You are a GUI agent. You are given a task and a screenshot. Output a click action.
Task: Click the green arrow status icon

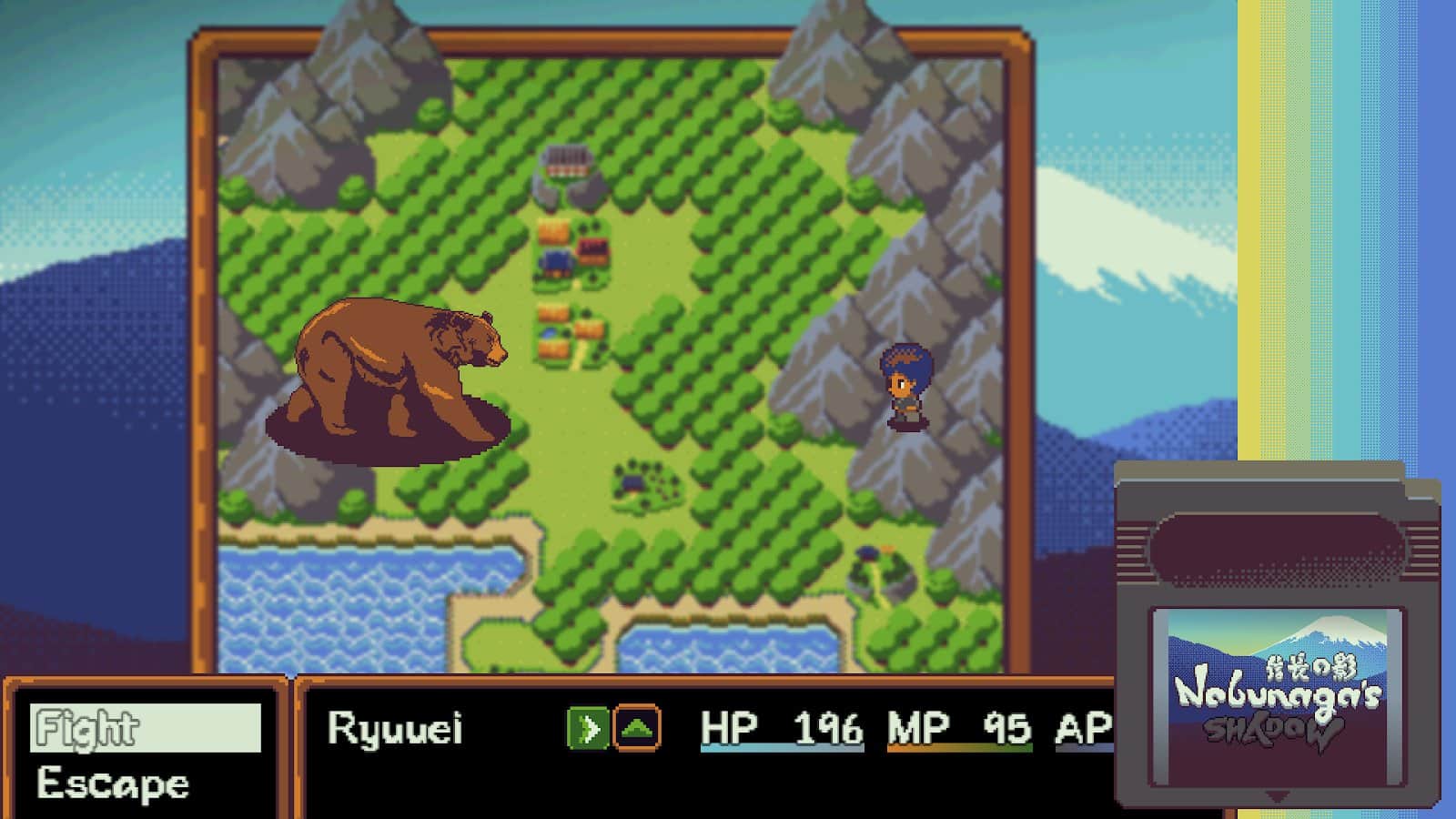pyautogui.click(x=587, y=729)
